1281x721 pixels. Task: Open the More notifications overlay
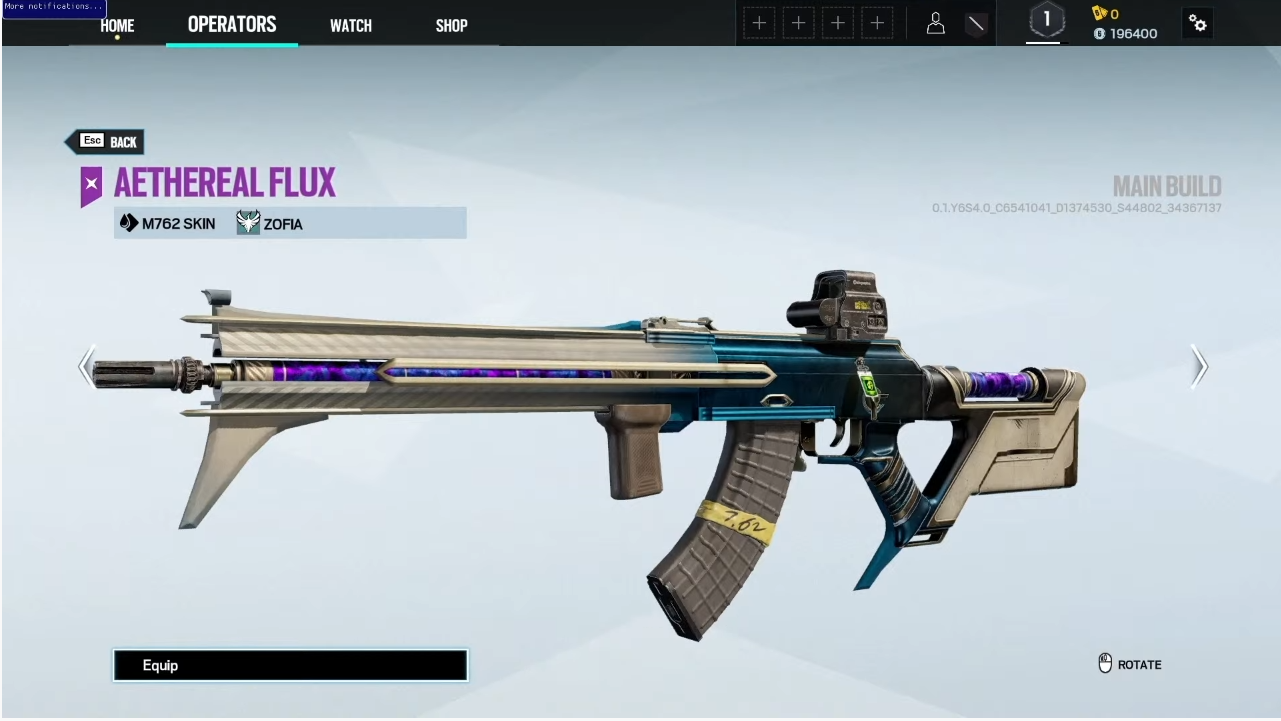tap(53, 7)
